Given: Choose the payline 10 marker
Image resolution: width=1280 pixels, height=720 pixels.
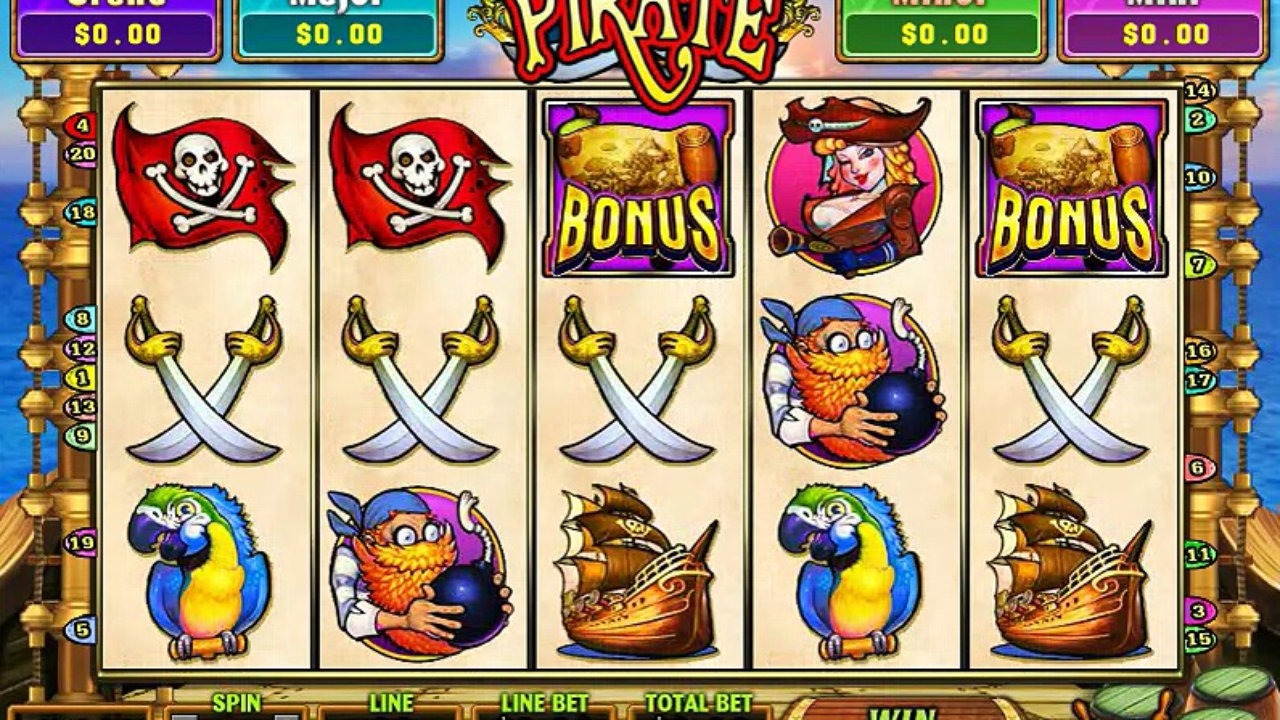Looking at the screenshot, I should pos(1199,178).
